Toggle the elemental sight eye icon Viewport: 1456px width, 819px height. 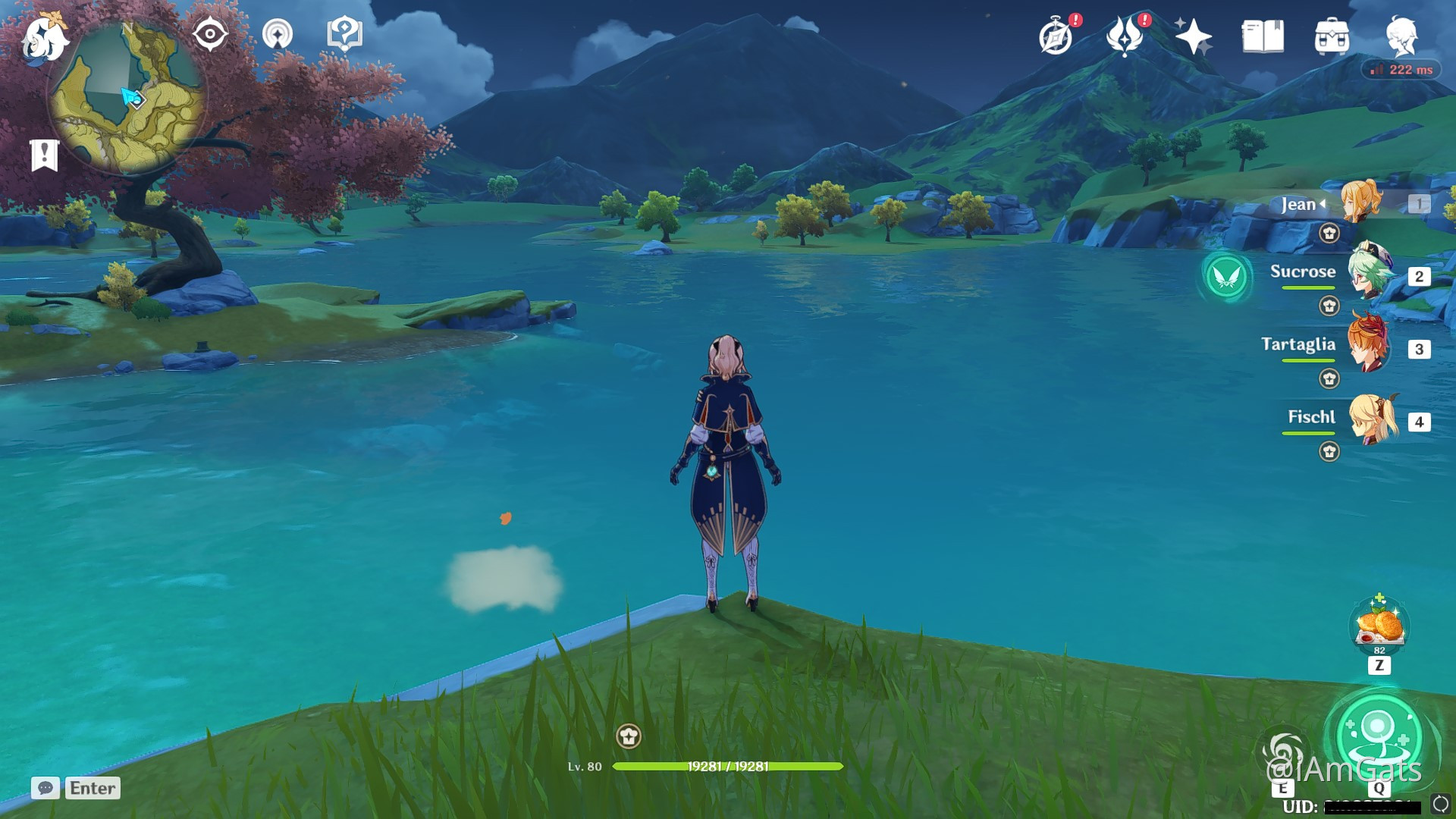pos(210,35)
